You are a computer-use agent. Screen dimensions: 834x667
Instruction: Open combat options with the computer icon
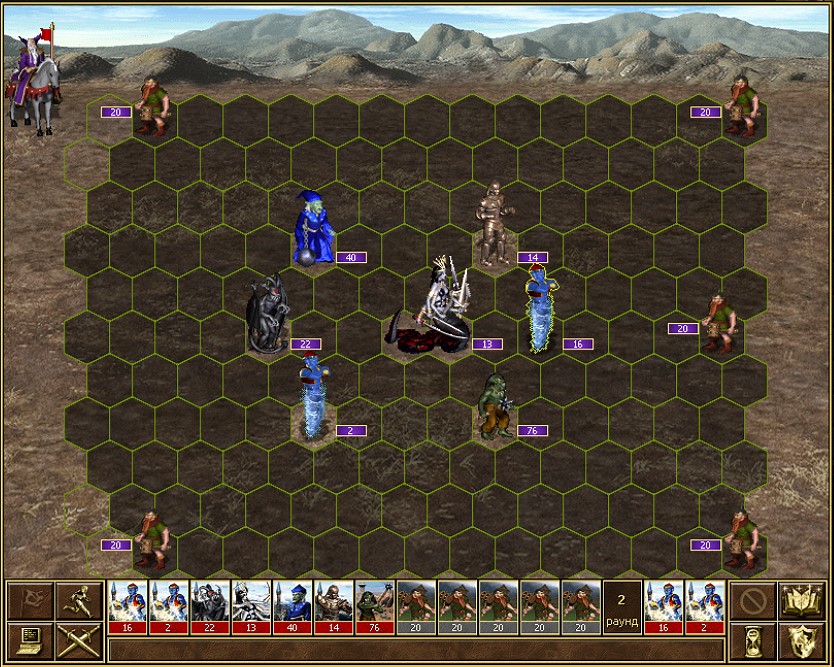(30, 641)
